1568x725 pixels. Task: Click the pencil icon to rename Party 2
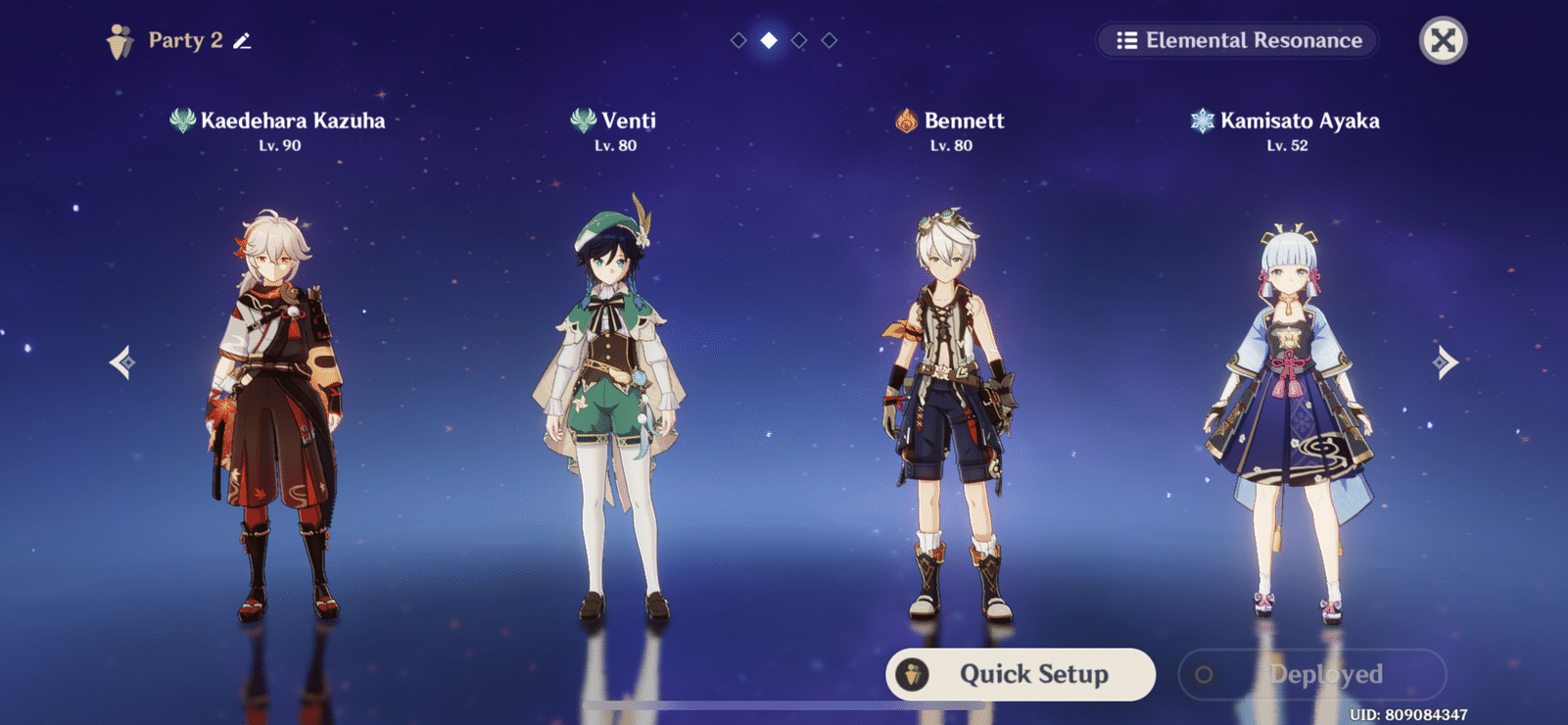tap(242, 40)
